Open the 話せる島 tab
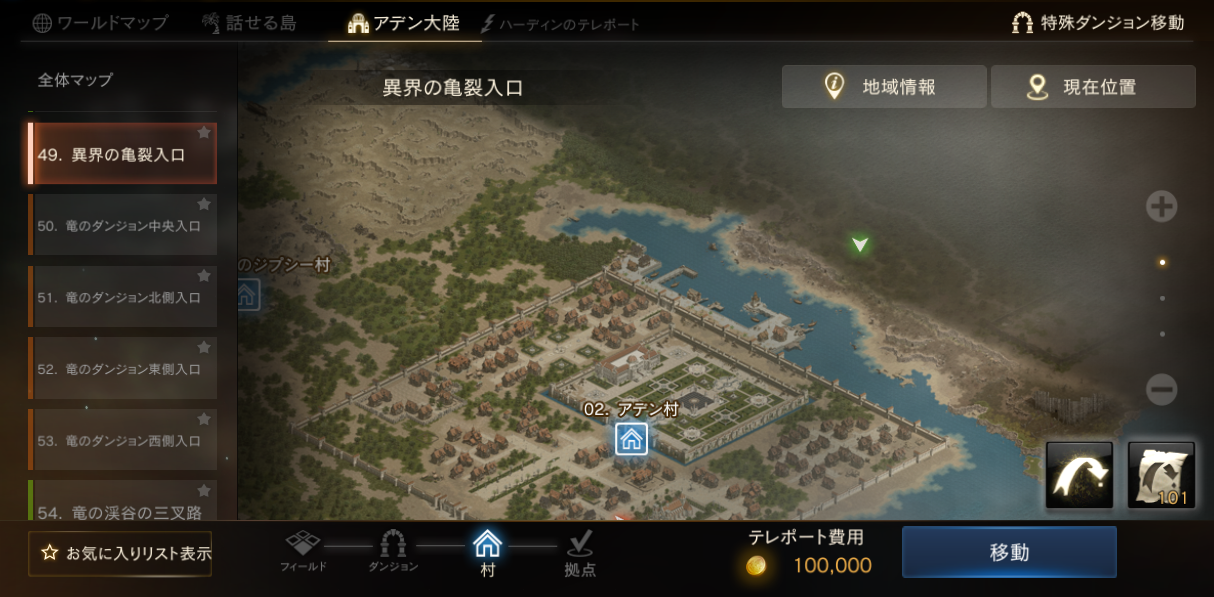Viewport: 1214px width, 597px height. click(248, 23)
